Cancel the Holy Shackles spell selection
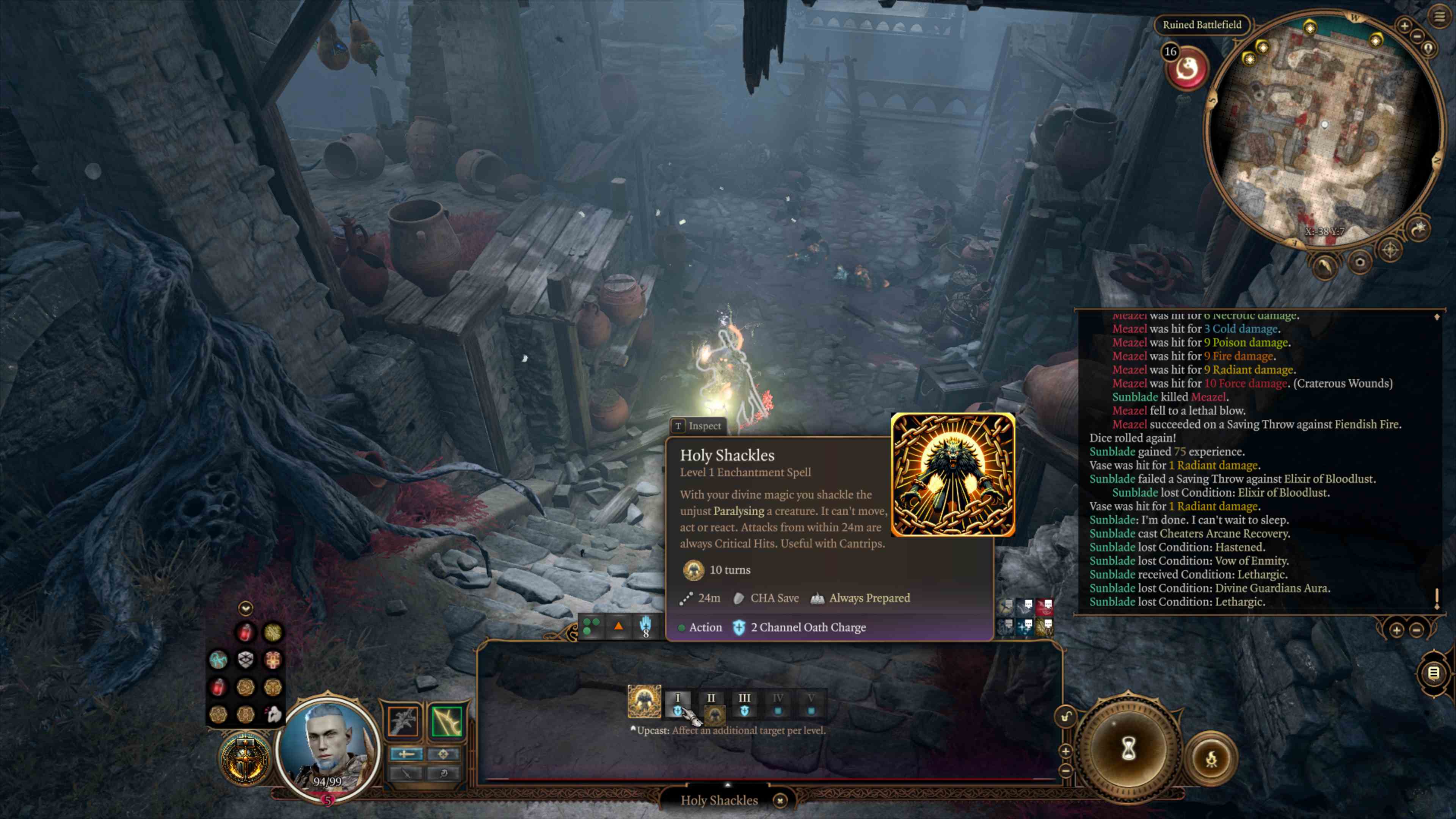 pyautogui.click(x=780, y=800)
